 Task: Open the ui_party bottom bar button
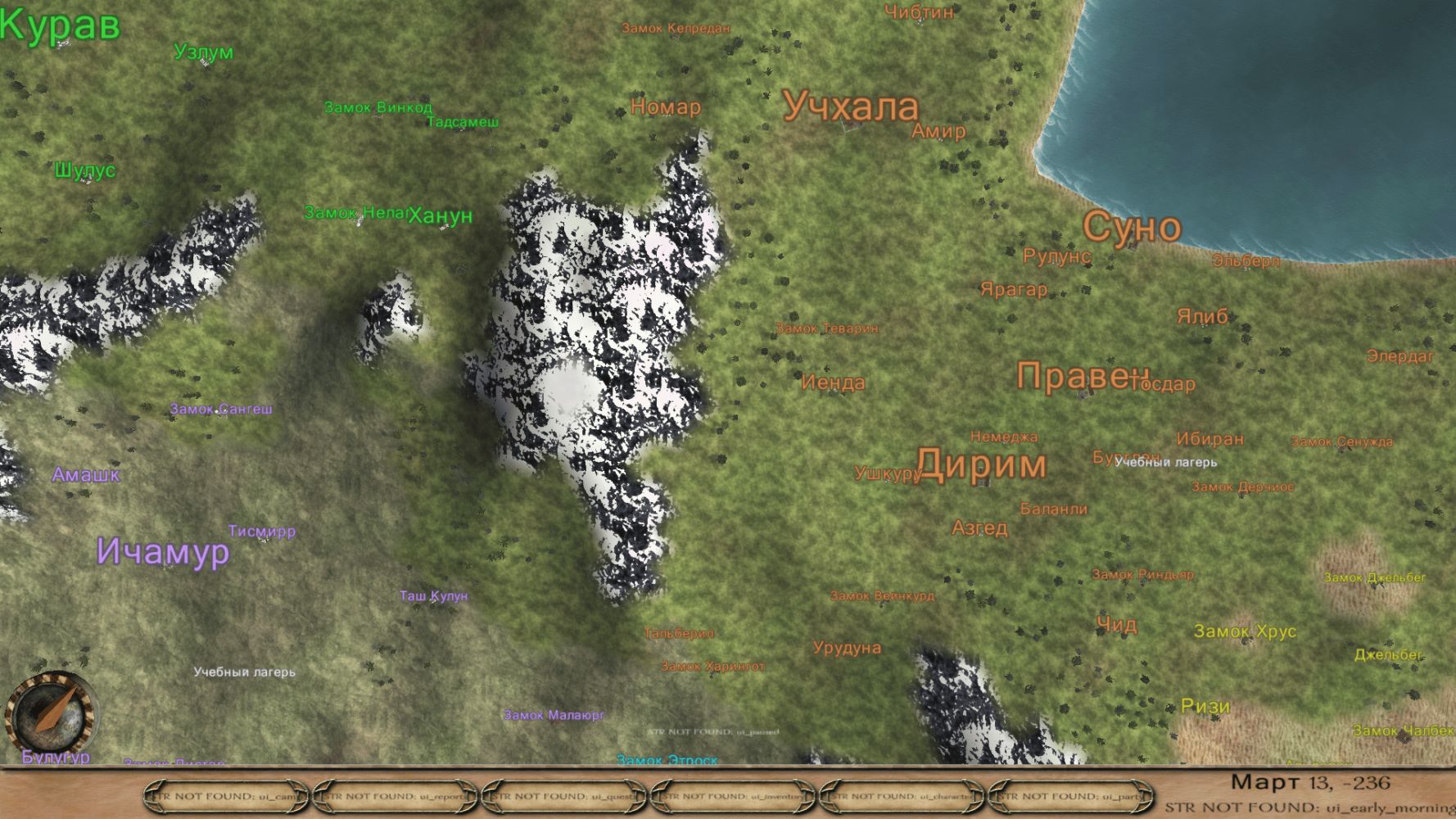tap(1071, 796)
